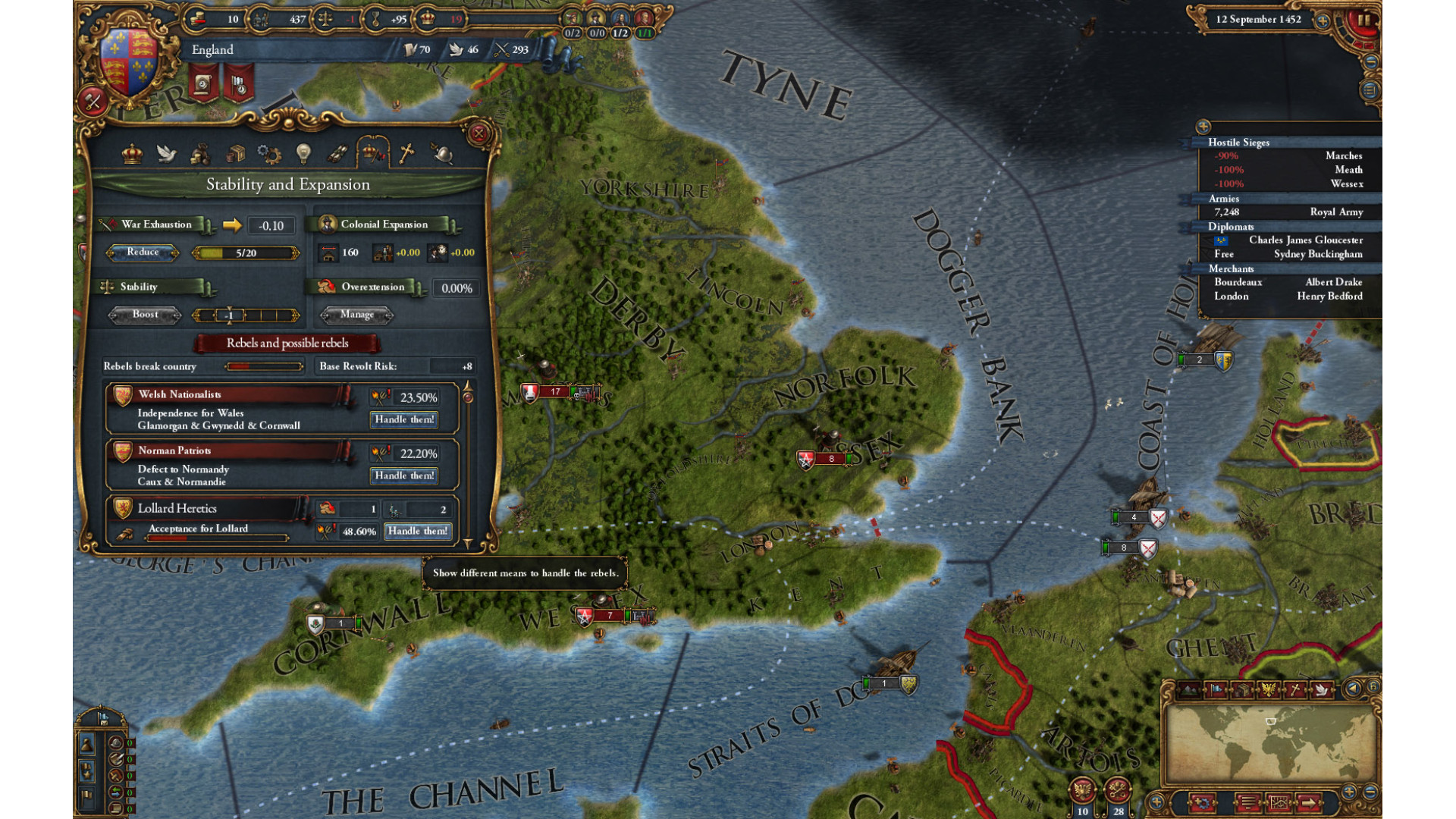This screenshot has width=1456, height=819.
Task: Open the lightbulb Ideas tab
Action: (x=303, y=154)
